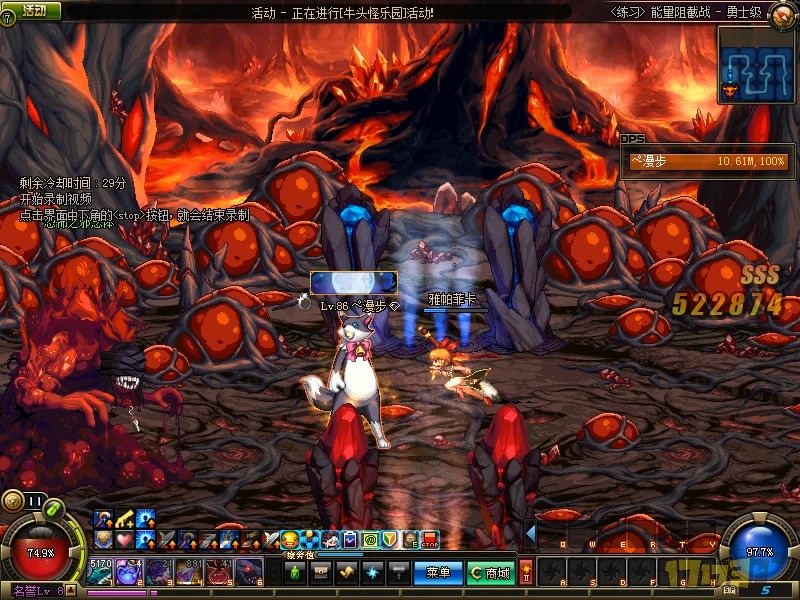
Task: Click the compass icon above the minimap
Action: point(783,14)
